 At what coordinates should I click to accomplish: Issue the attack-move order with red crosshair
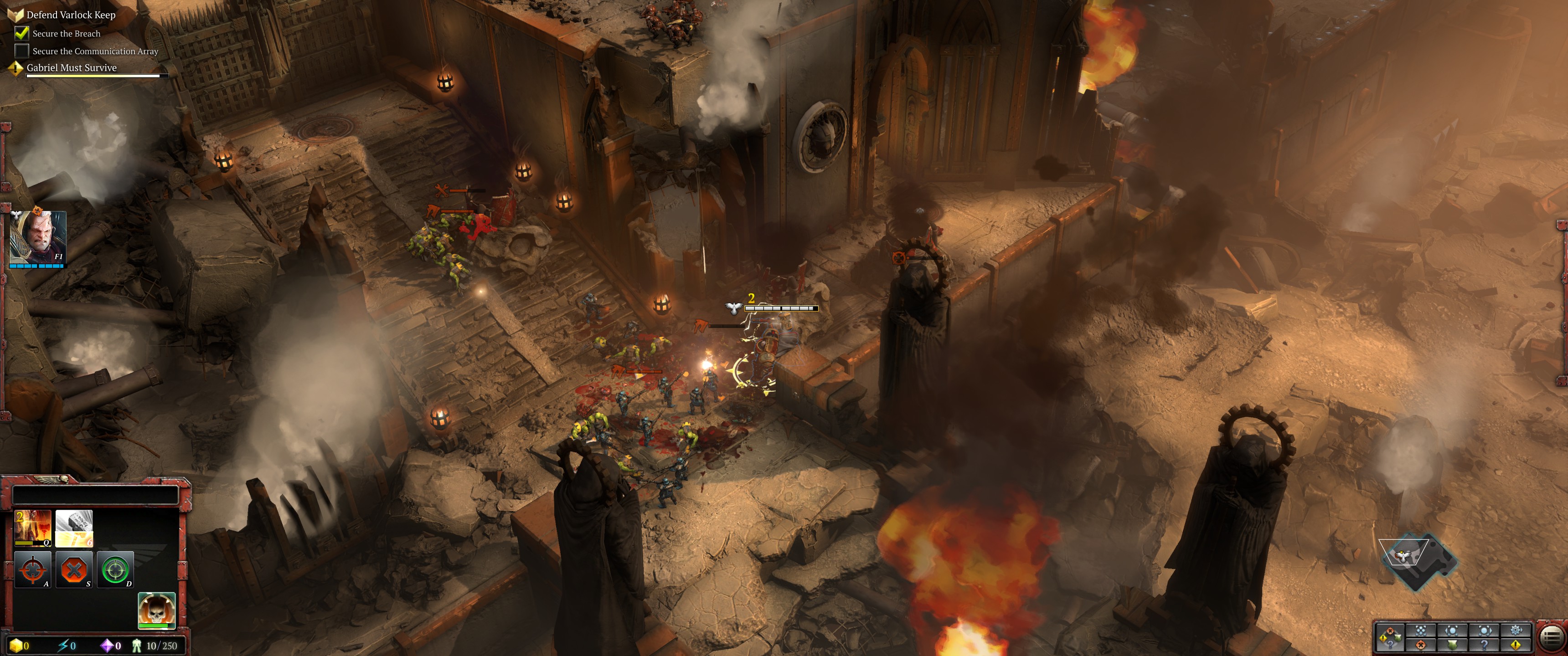pos(33,569)
